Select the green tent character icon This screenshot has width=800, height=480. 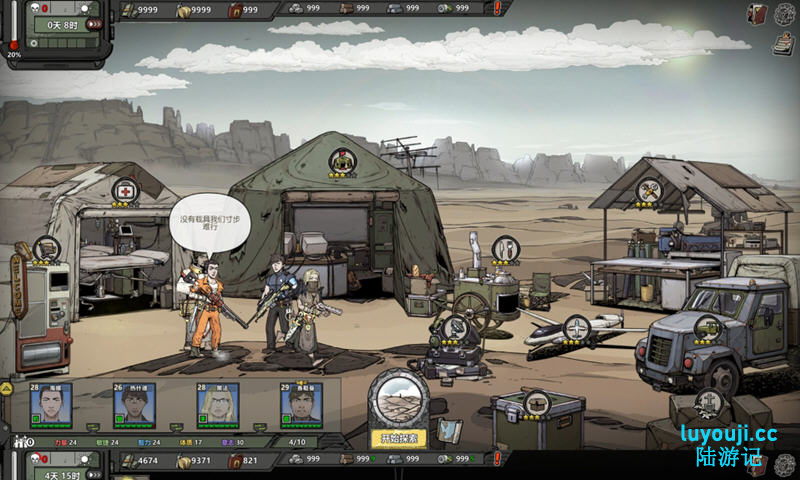[343, 161]
